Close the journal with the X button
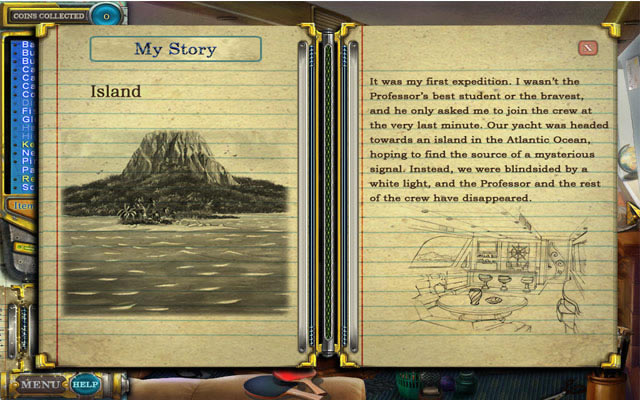Image resolution: width=640 pixels, height=400 pixels. (588, 47)
